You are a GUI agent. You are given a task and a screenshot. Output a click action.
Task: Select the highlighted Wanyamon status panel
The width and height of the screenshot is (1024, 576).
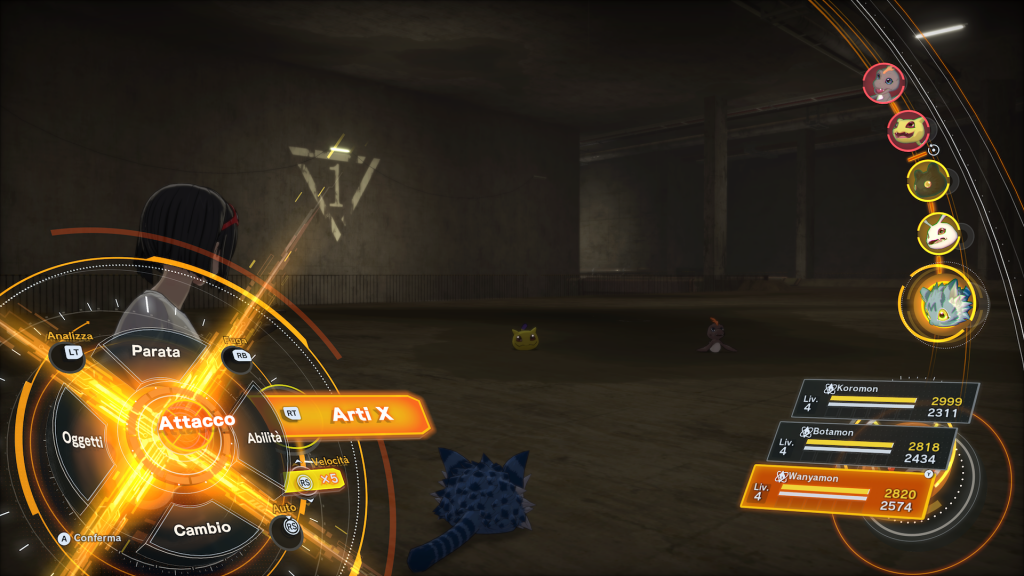841,488
